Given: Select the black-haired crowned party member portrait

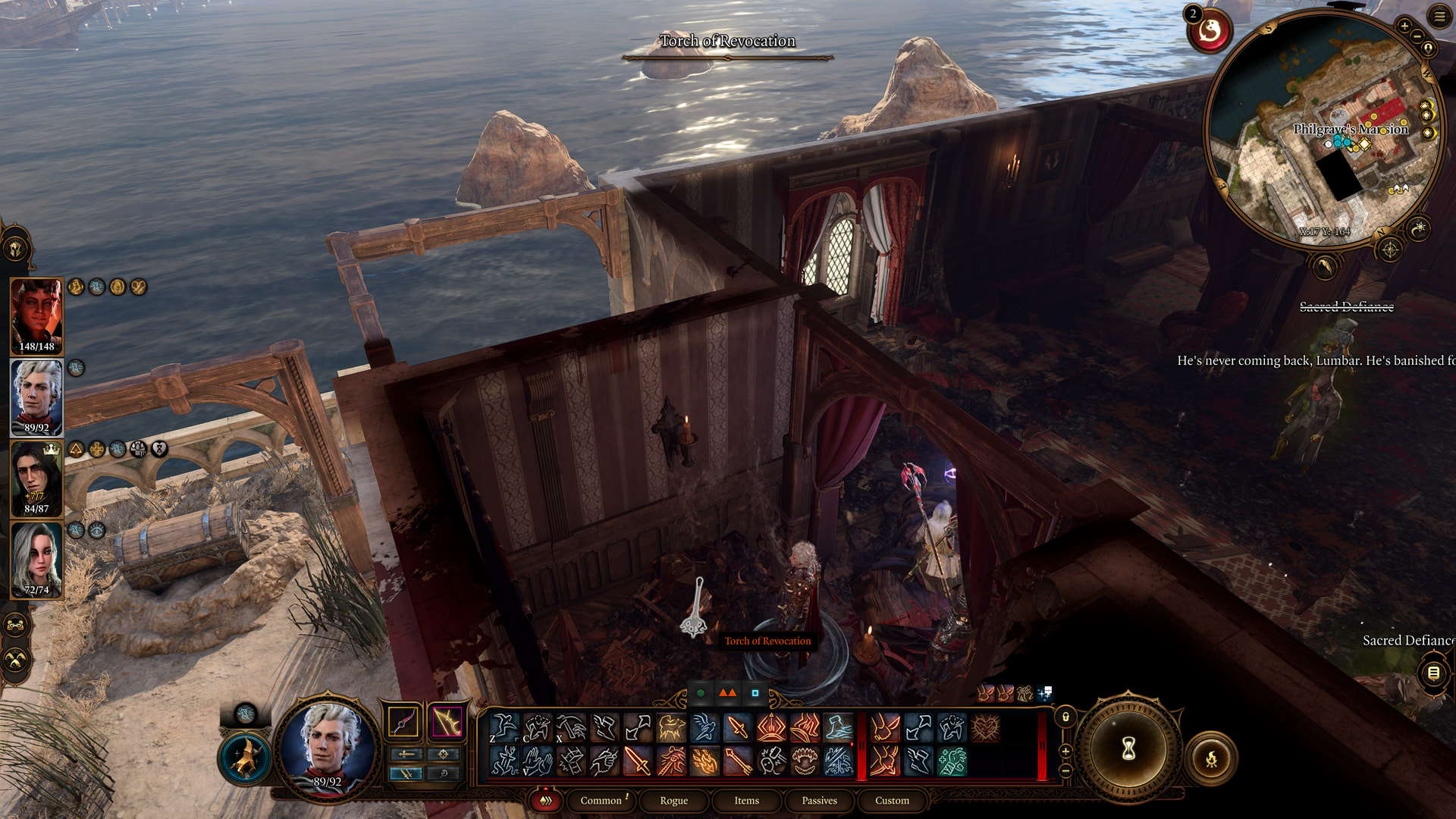Looking at the screenshot, I should point(36,478).
